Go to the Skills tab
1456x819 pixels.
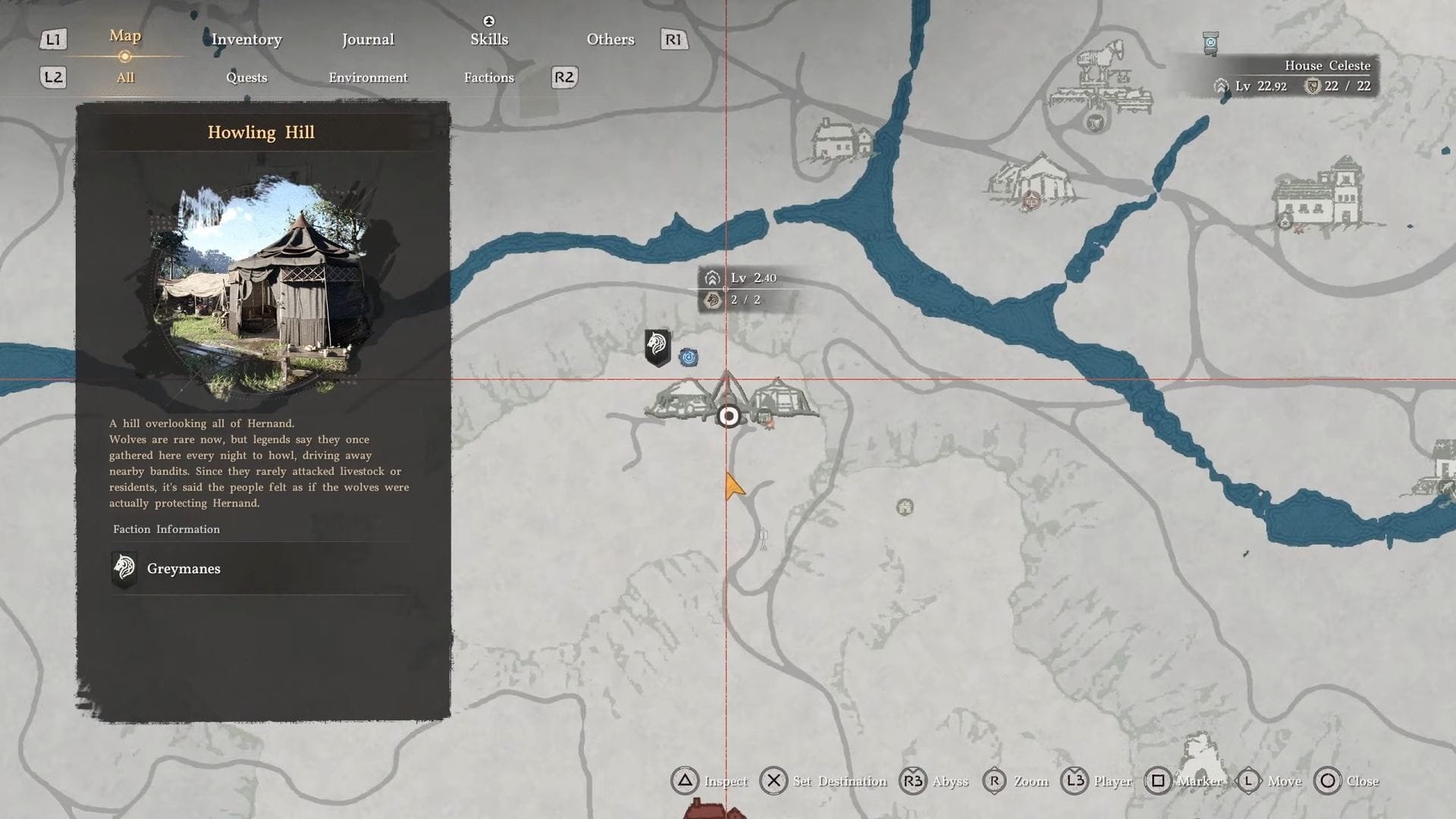click(489, 39)
